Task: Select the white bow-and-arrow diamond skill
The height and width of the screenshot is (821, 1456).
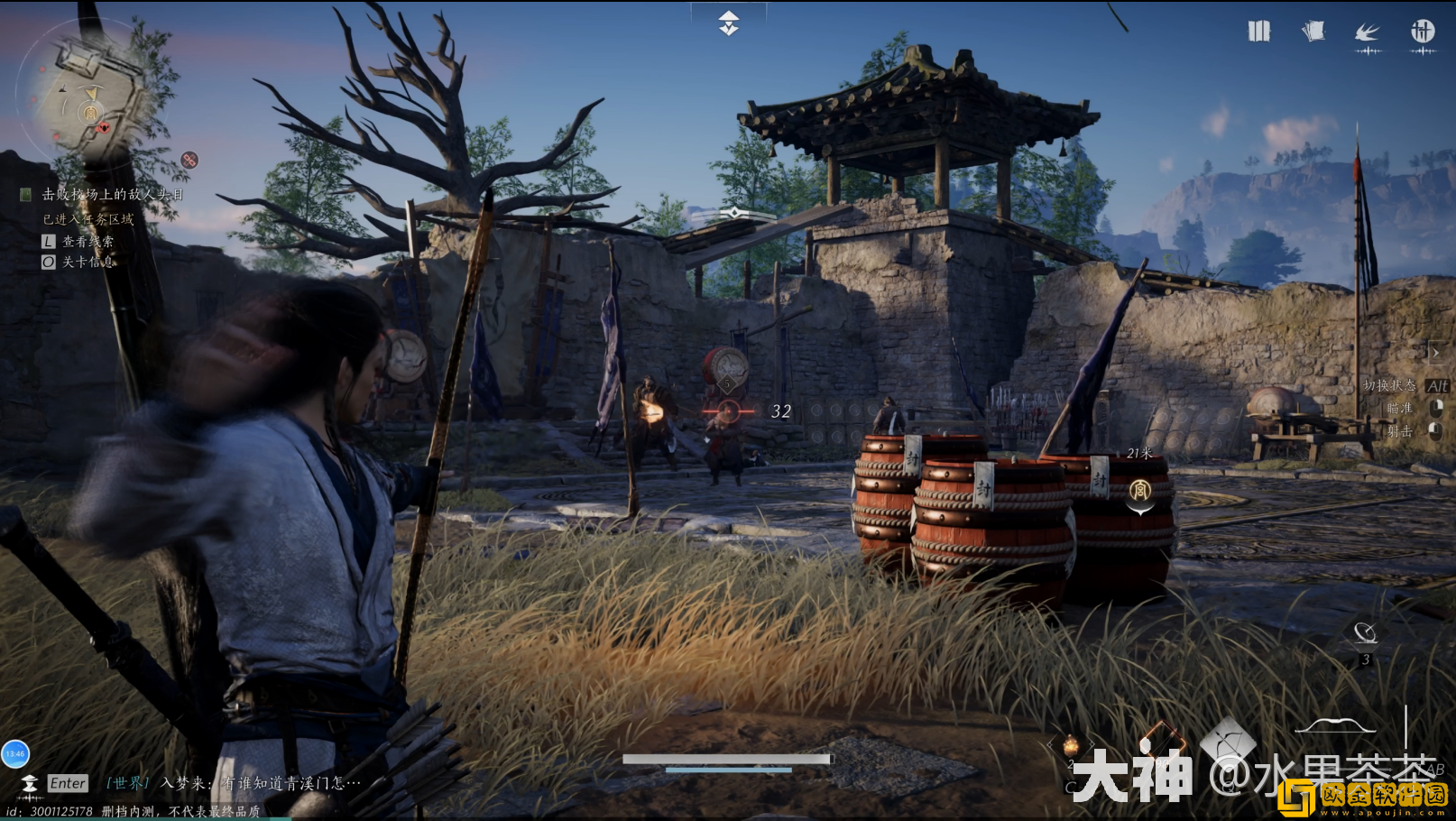Action: pos(1228,742)
